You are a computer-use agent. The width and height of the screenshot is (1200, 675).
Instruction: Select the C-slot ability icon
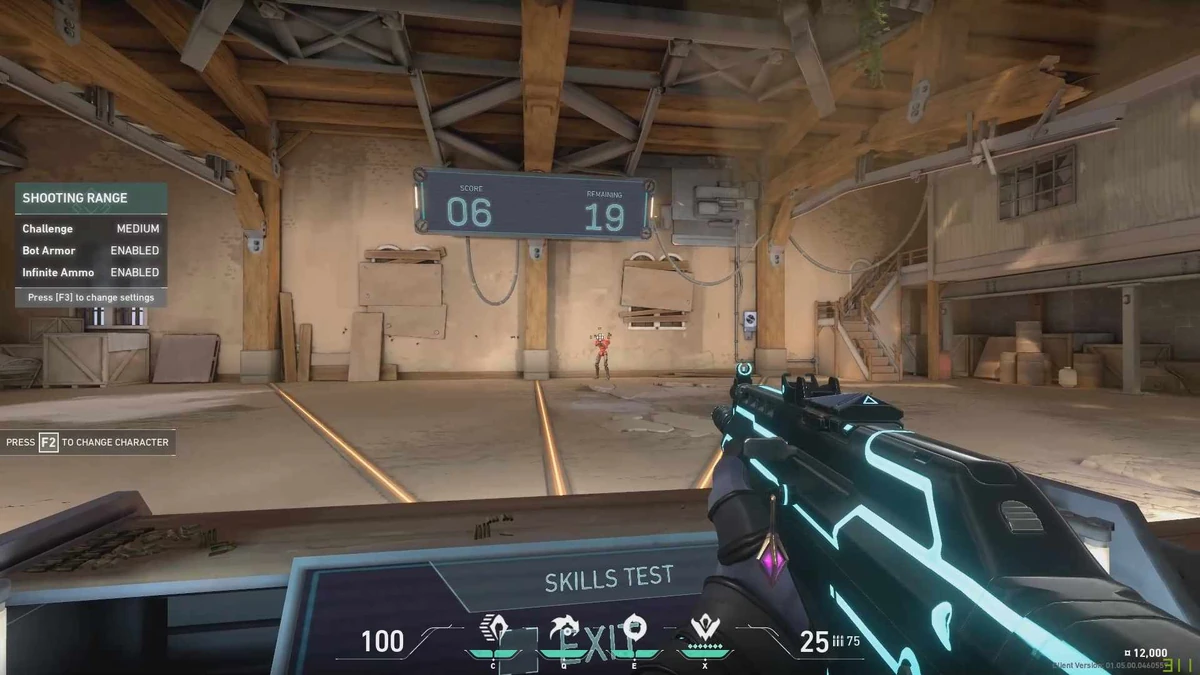494,632
